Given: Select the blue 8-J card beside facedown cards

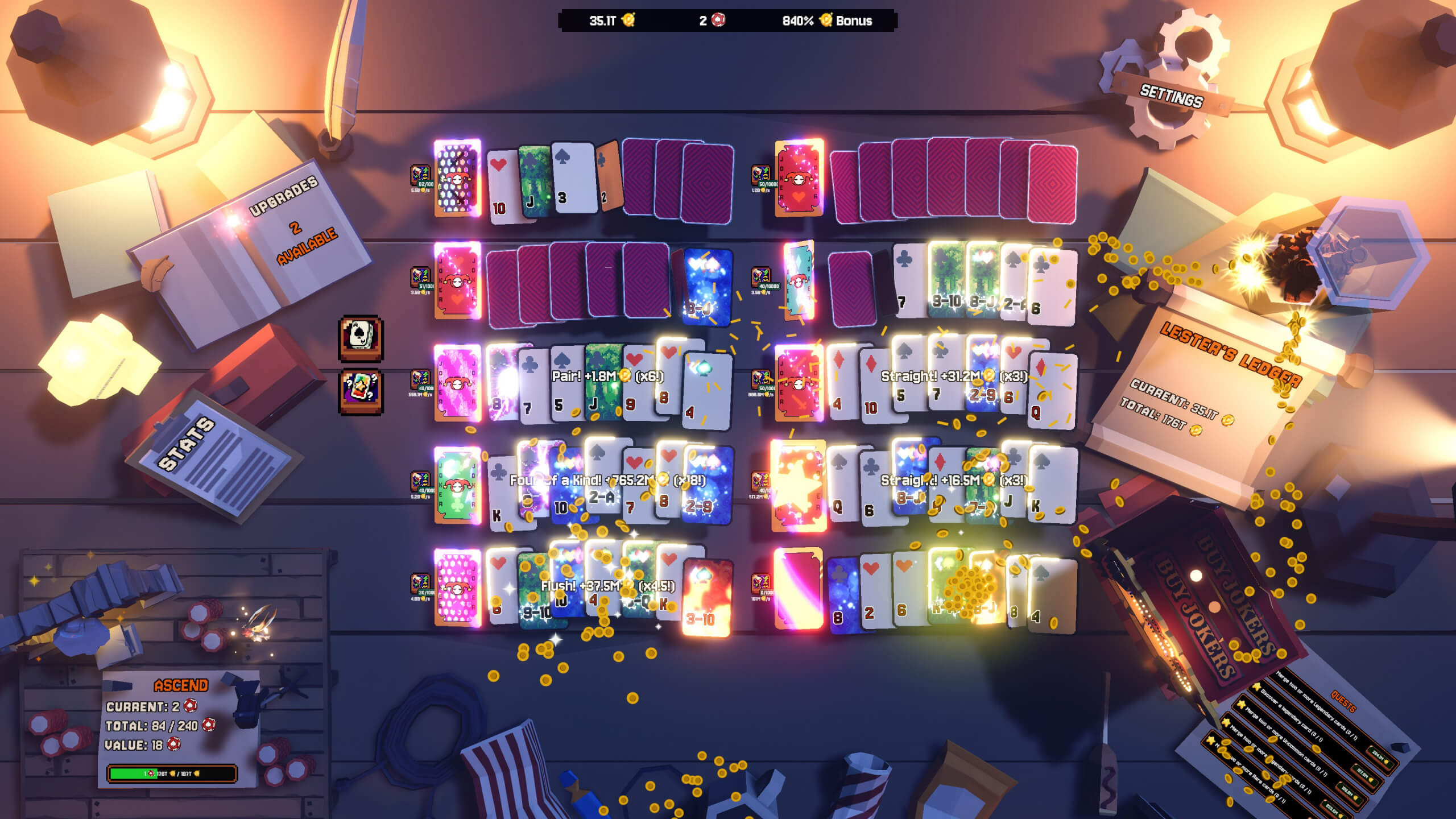Looking at the screenshot, I should coord(706,287).
